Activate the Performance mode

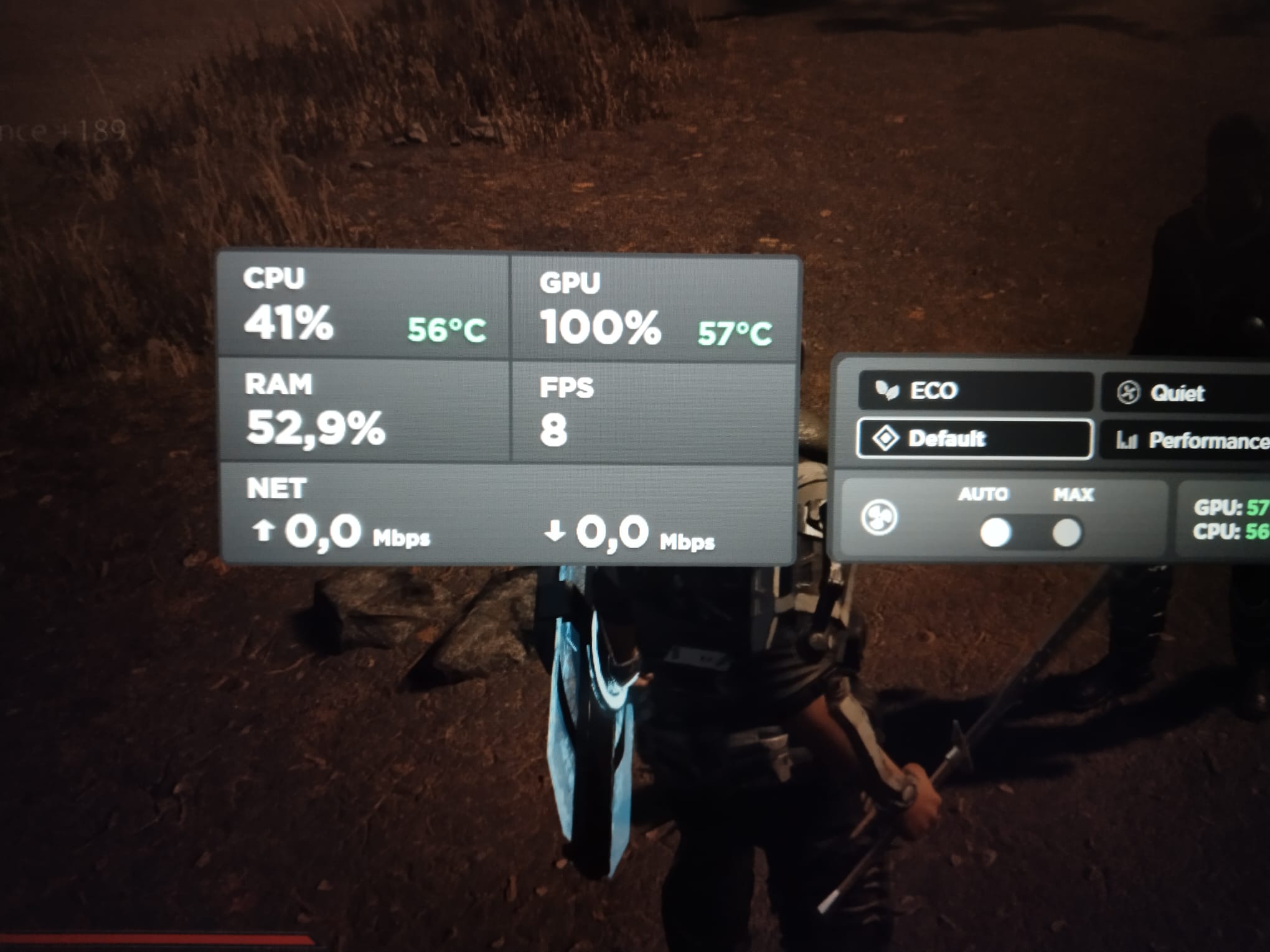pos(1189,441)
